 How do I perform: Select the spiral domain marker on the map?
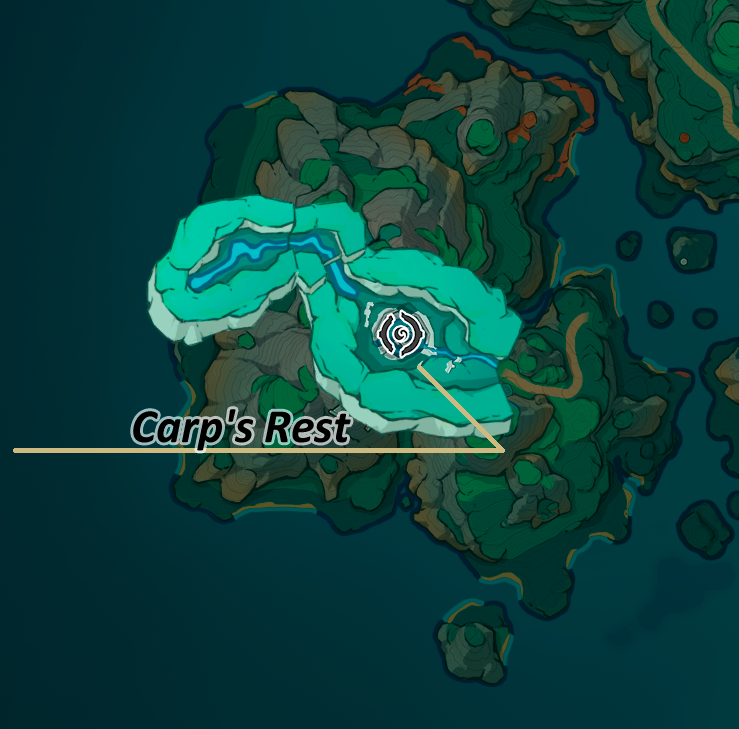click(x=401, y=332)
